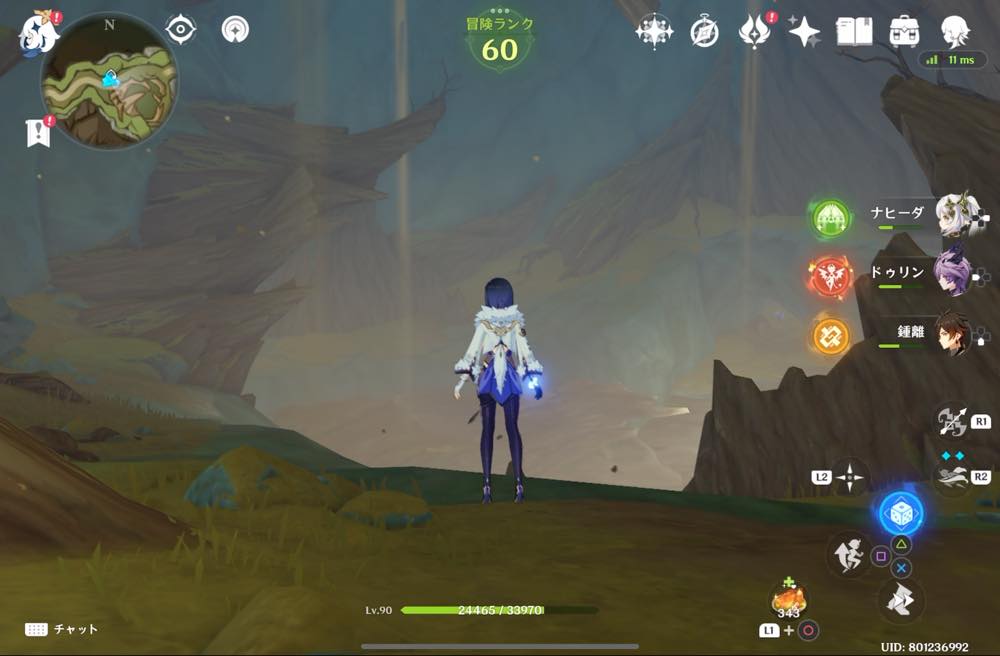1000x656 pixels.
Task: Tap the jumping figure button
Action: click(x=846, y=555)
